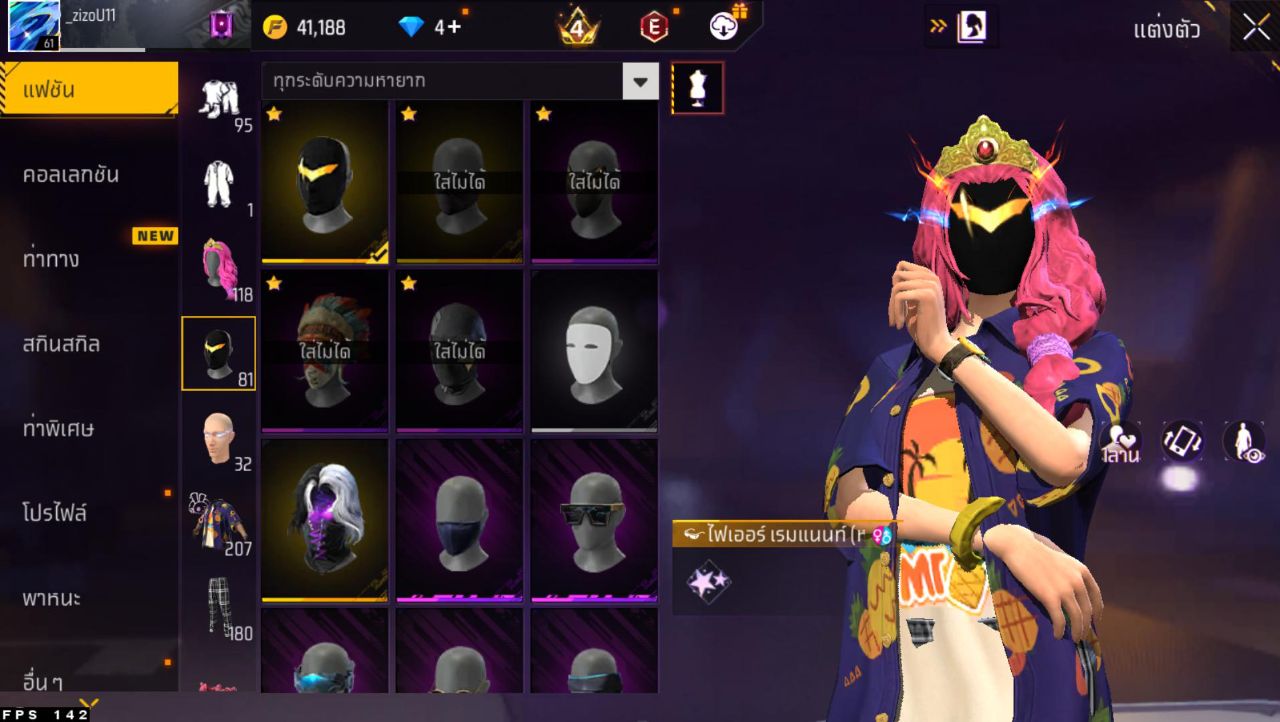
Task: Pick the black square sunglasses item
Action: pyautogui.click(x=594, y=520)
